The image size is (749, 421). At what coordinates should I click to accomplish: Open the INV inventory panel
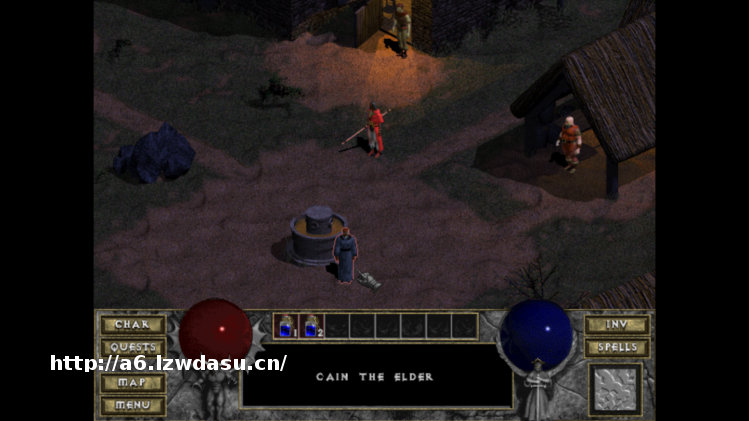tap(616, 325)
